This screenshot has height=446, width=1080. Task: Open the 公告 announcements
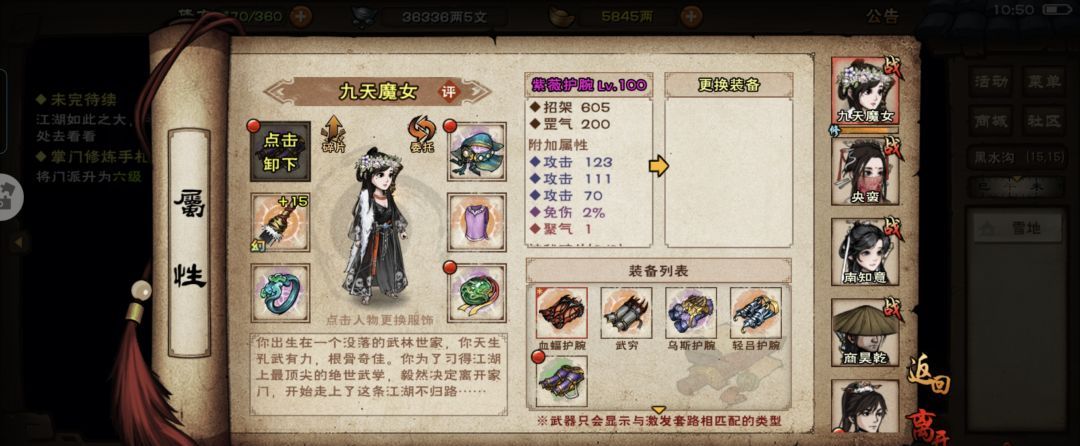click(882, 15)
